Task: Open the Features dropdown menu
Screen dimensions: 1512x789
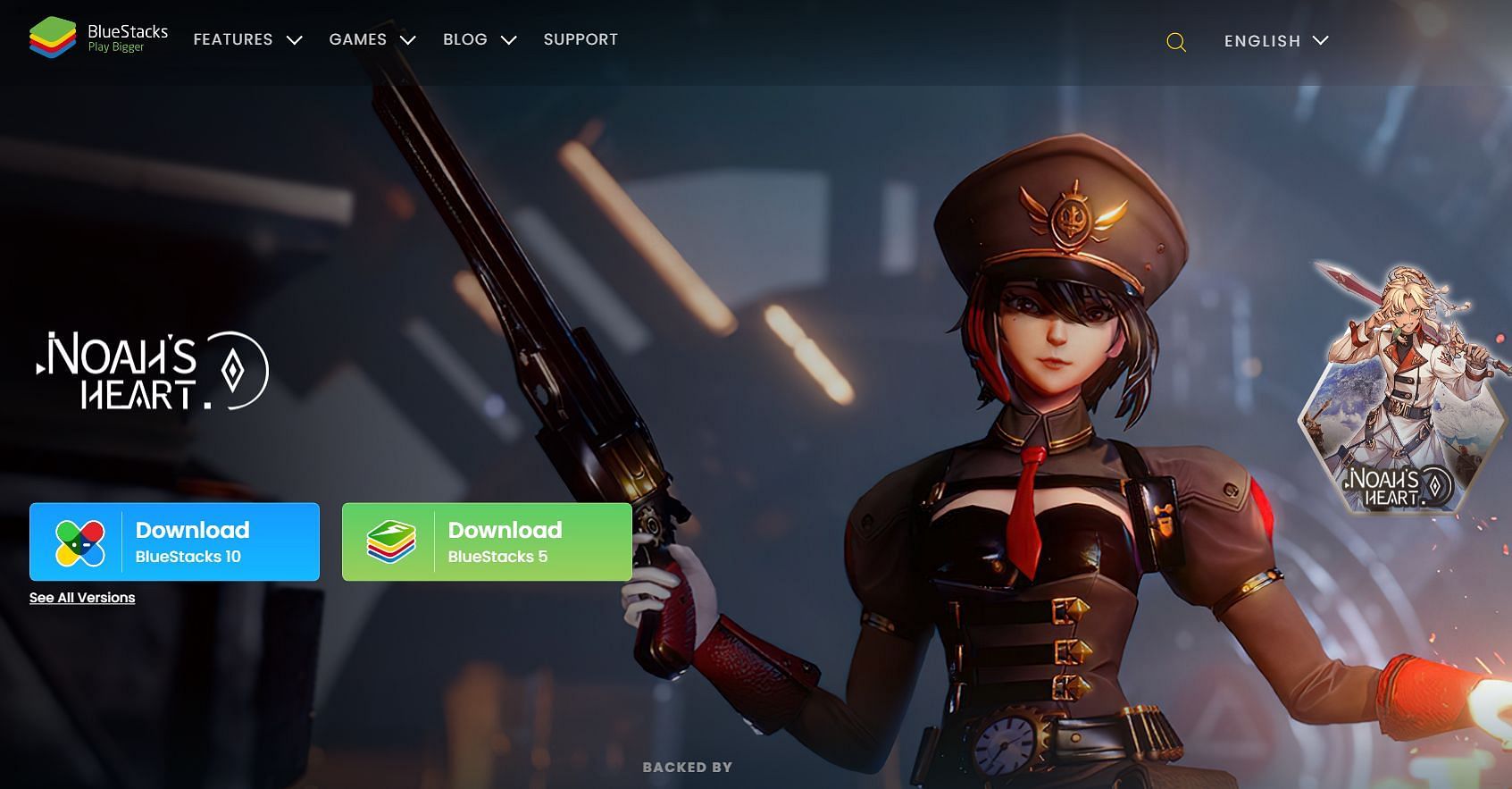Action: (247, 40)
